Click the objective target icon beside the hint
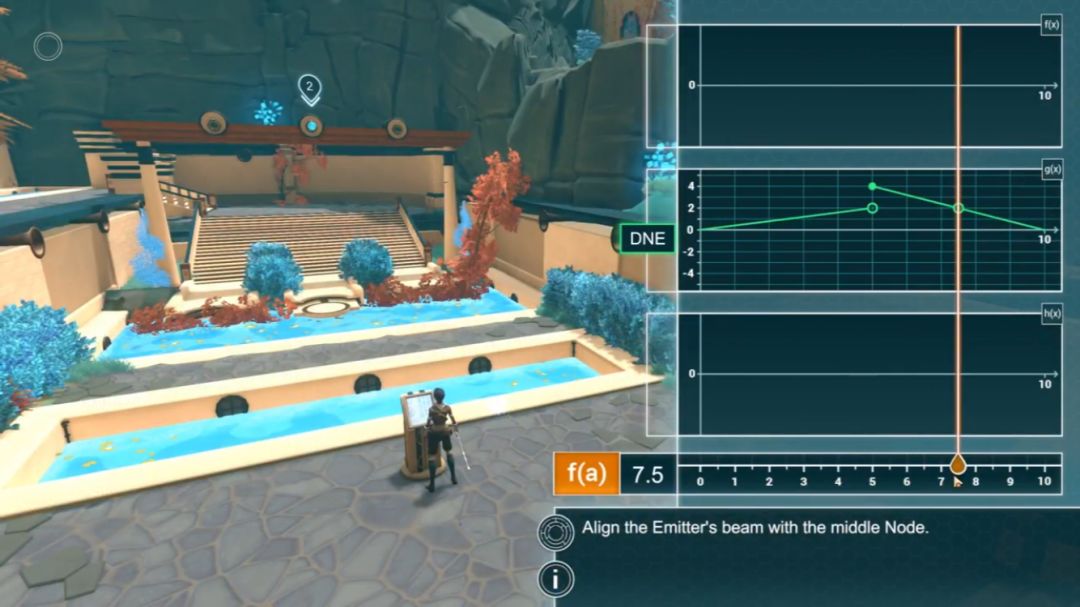 coord(555,532)
